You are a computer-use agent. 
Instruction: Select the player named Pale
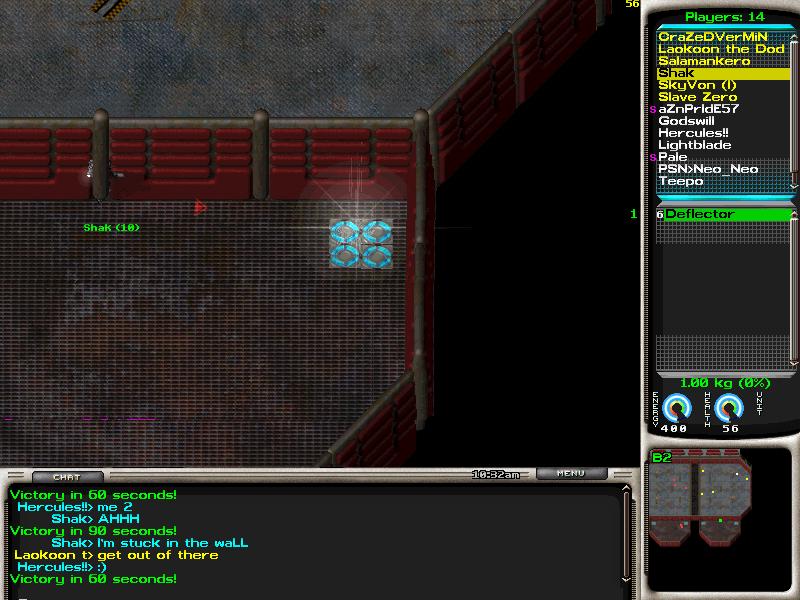672,157
